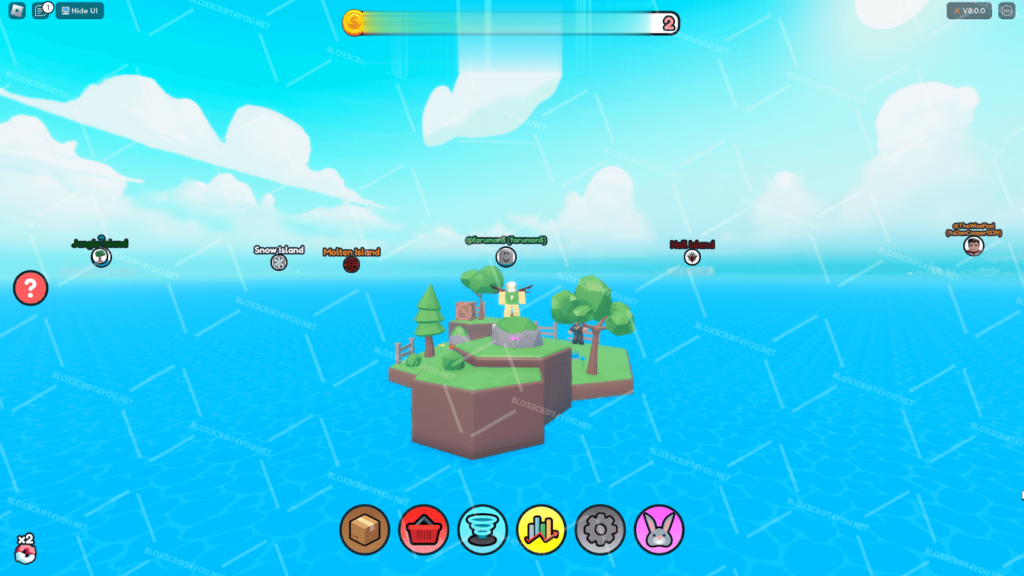Image resolution: width=1024 pixels, height=576 pixels.
Task: Open the three-dots options menu
Action: point(1006,11)
